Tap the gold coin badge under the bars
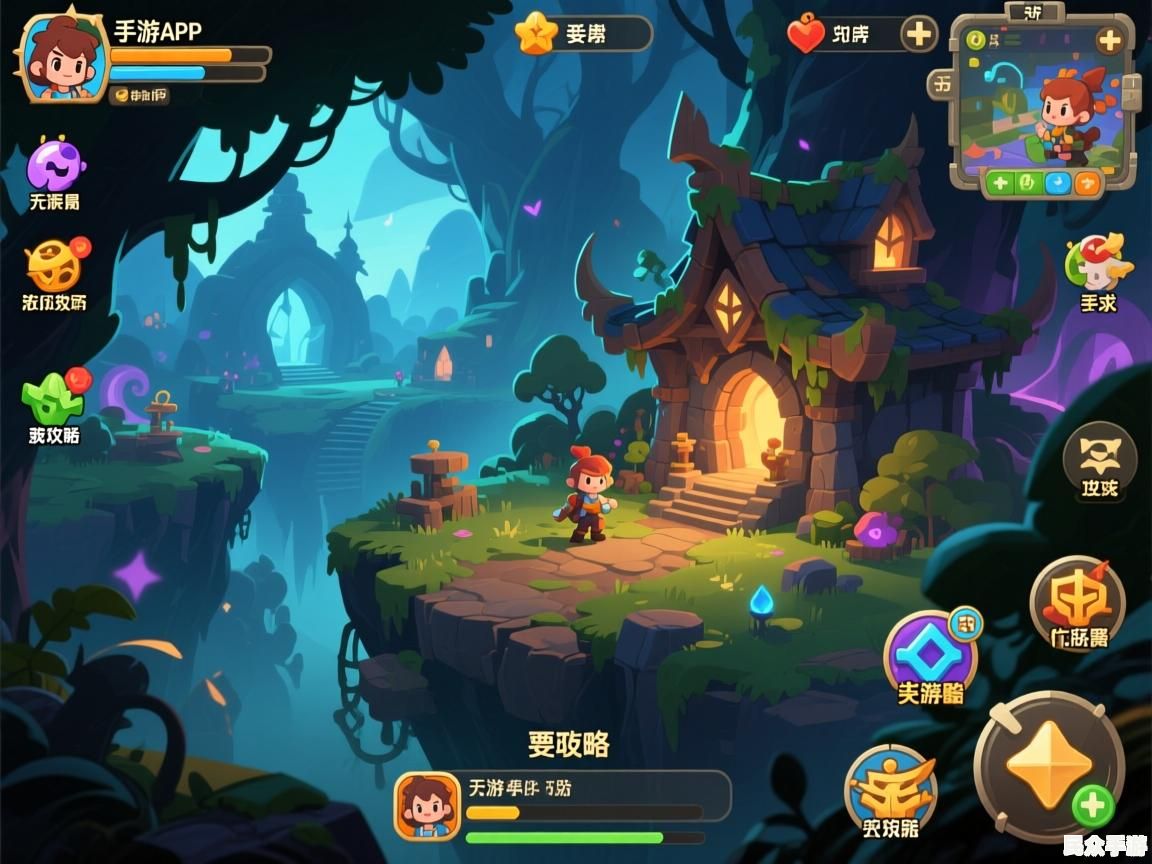Image resolution: width=1152 pixels, height=864 pixels. pyautogui.click(x=139, y=95)
